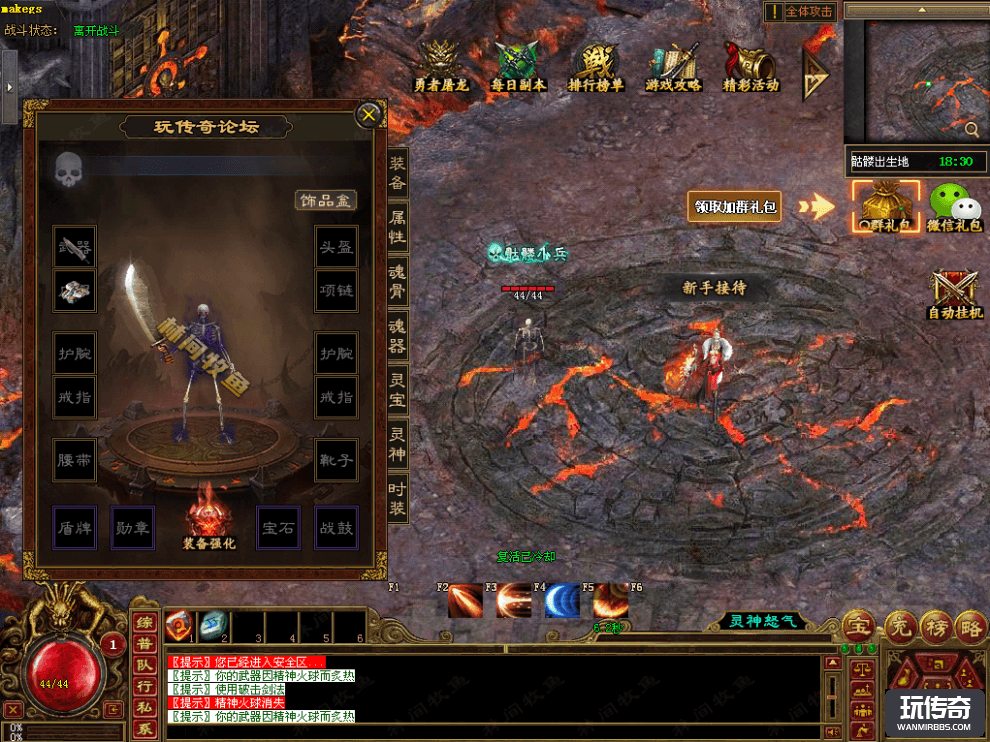Click the 领取加群礼包 button
The image size is (990, 742).
pyautogui.click(x=737, y=207)
